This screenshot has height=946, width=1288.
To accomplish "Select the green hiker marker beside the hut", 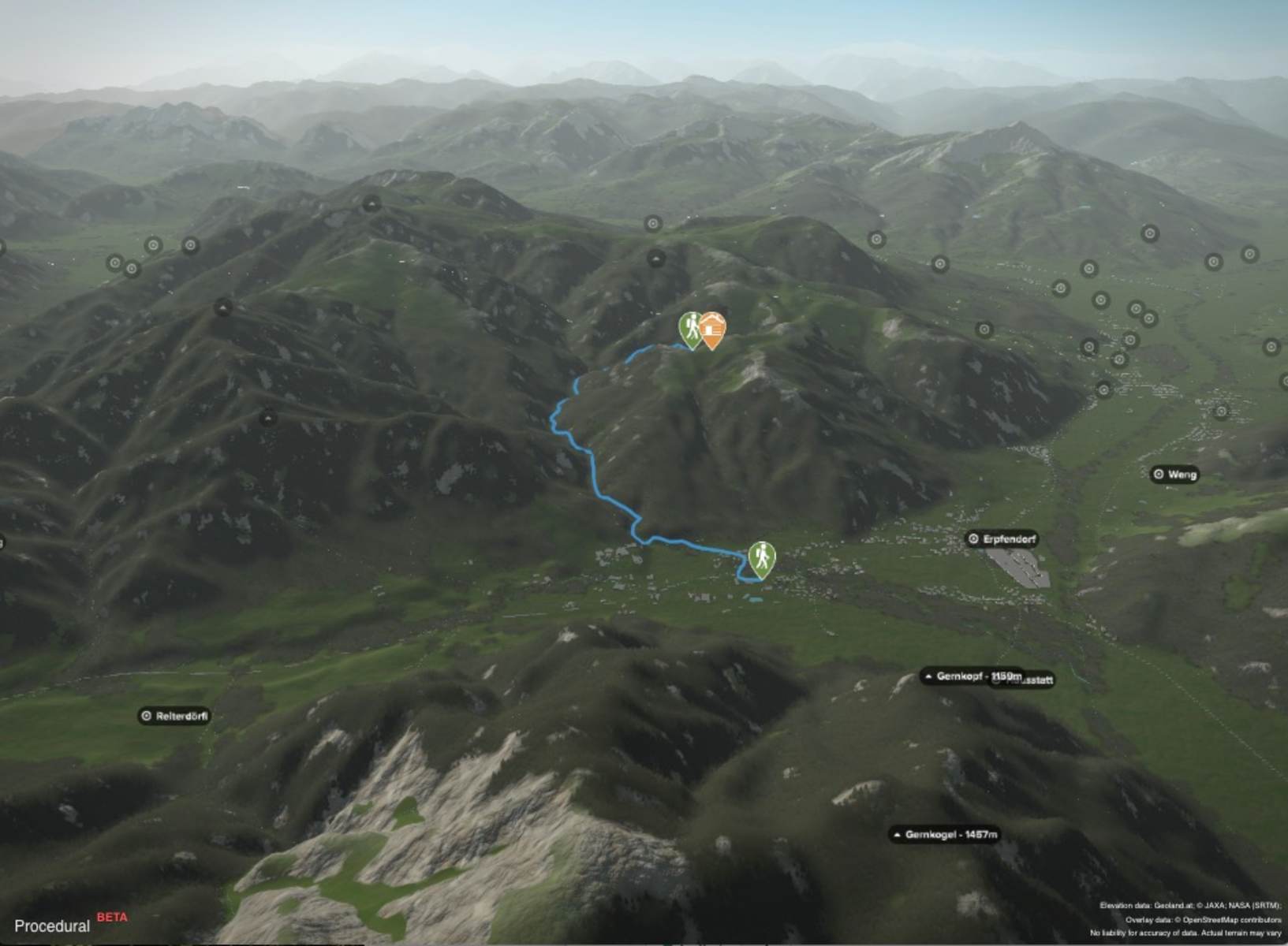I will [689, 328].
